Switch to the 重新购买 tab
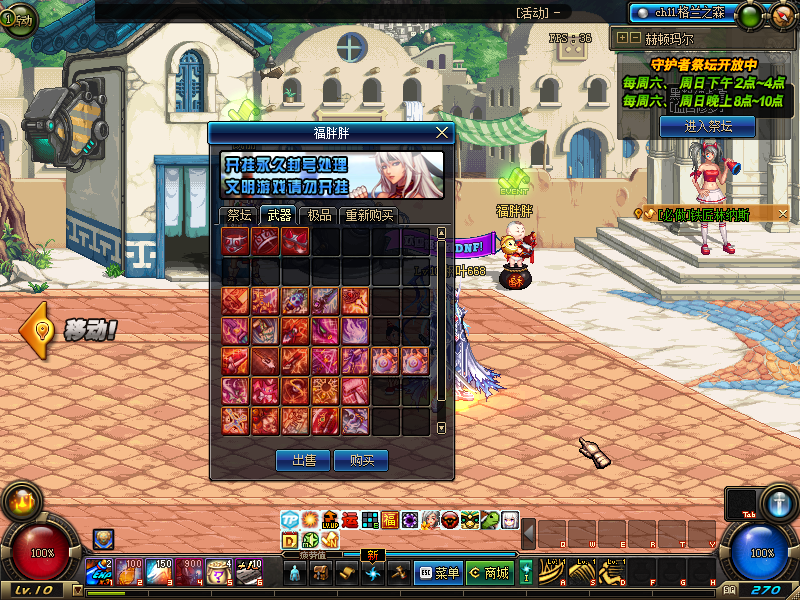Image resolution: width=800 pixels, height=600 pixels. pyautogui.click(x=369, y=215)
